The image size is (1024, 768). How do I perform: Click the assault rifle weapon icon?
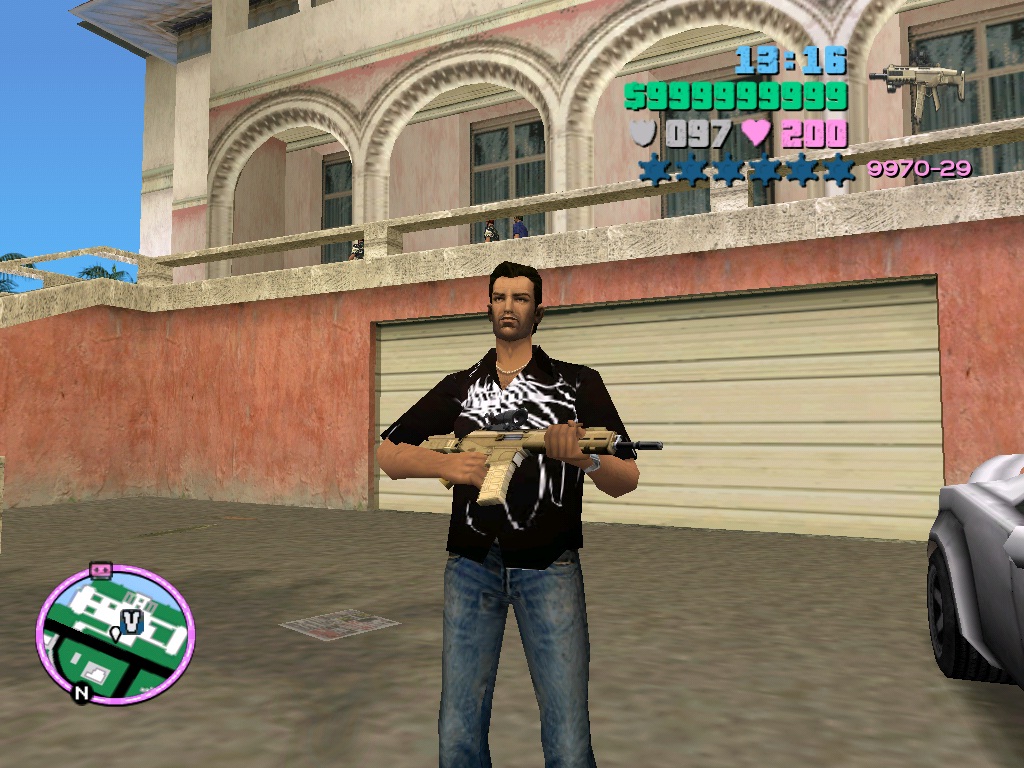pos(917,84)
